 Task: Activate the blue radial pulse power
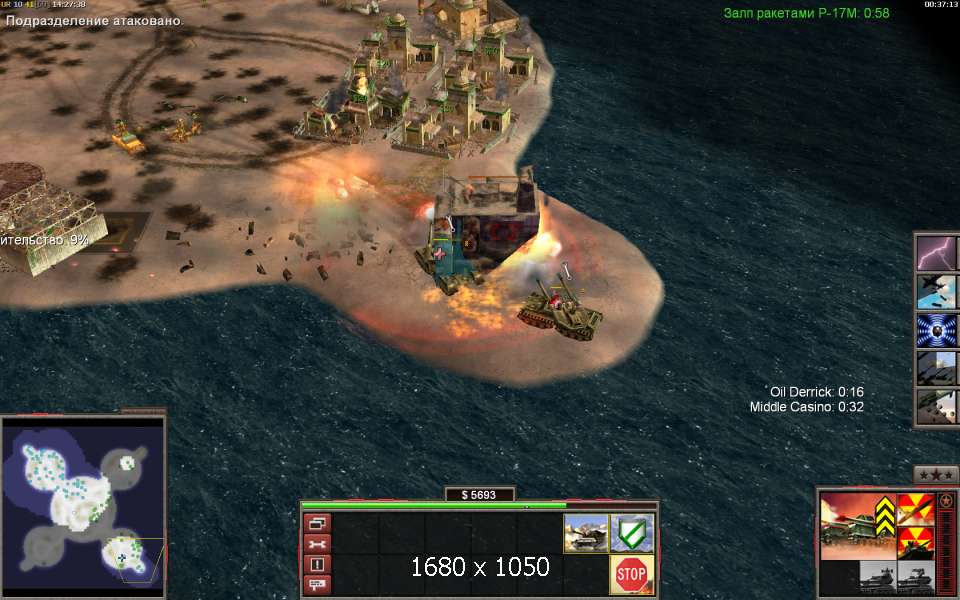click(938, 330)
